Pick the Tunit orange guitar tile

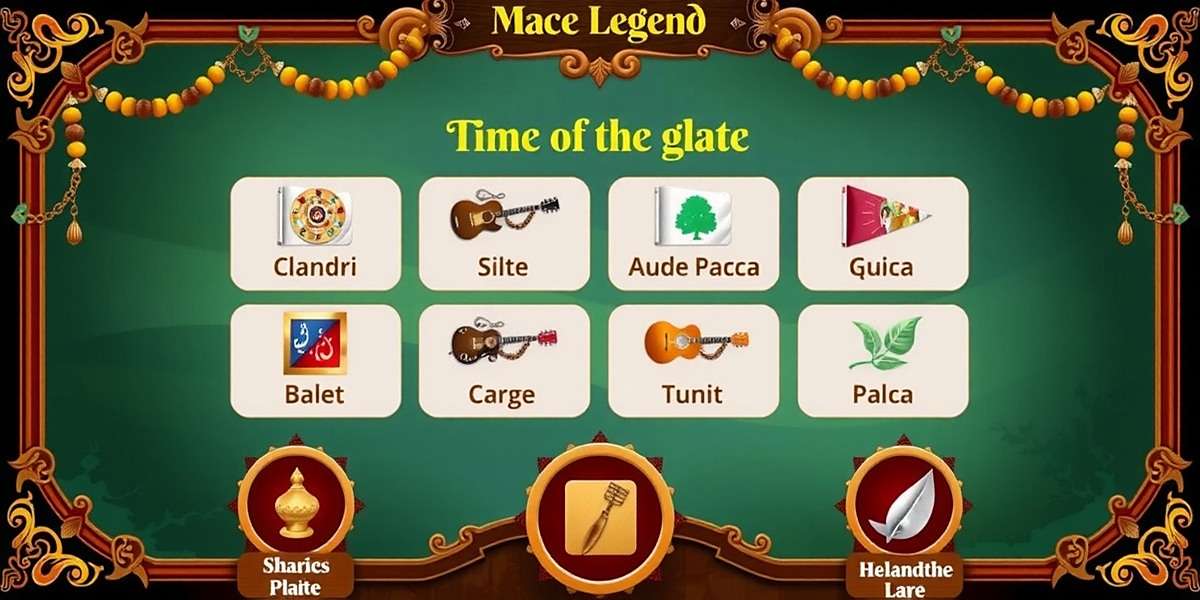[693, 360]
